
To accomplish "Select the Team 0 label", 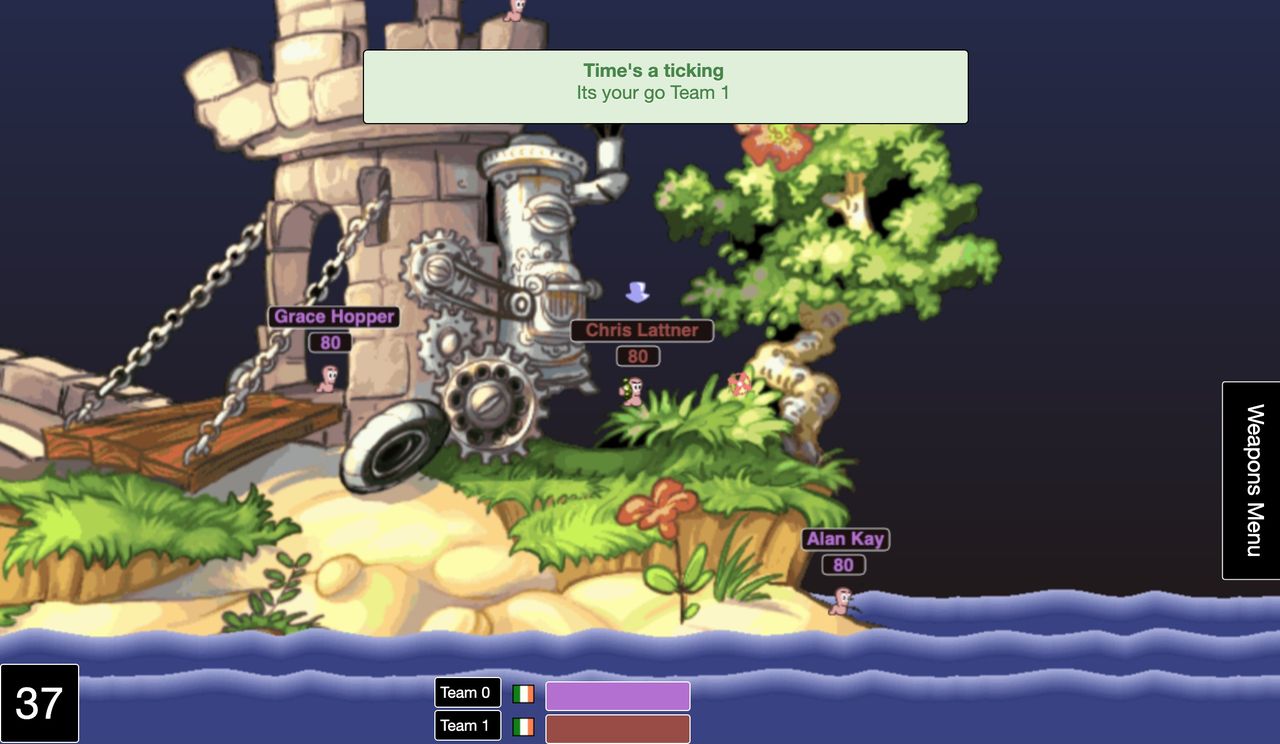I will (467, 691).
